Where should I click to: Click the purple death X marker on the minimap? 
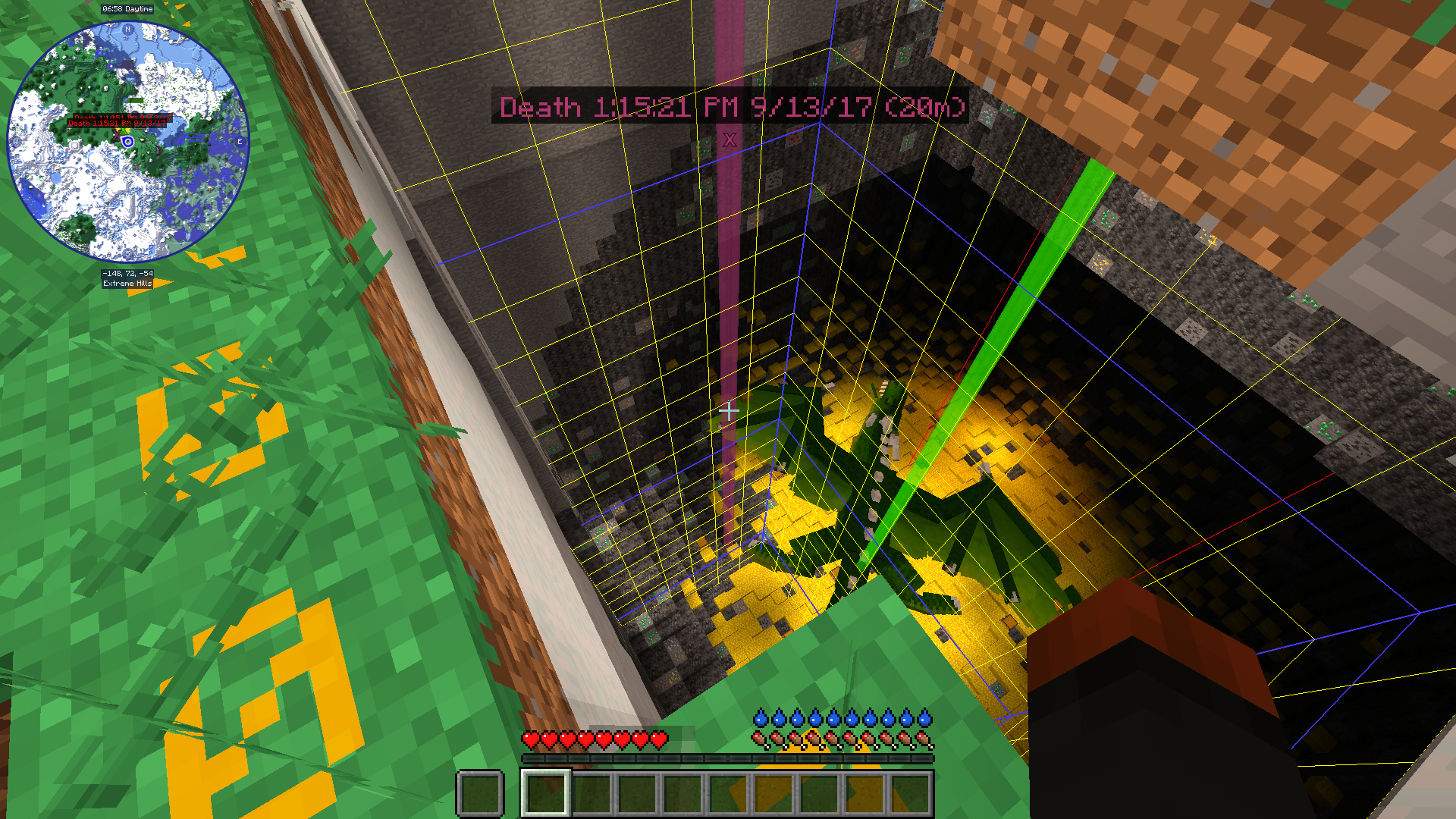click(x=117, y=135)
